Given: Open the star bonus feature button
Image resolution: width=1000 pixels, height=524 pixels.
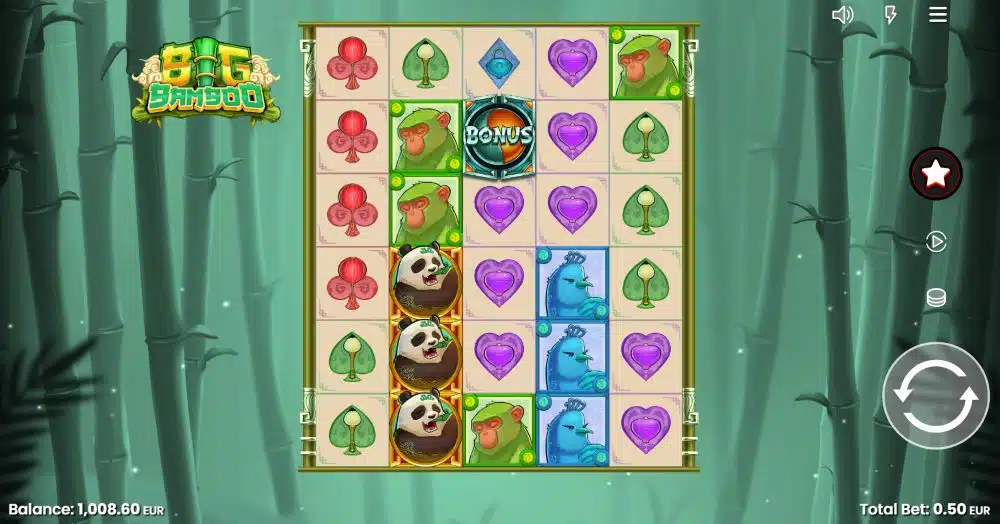Looking at the screenshot, I should 935,174.
